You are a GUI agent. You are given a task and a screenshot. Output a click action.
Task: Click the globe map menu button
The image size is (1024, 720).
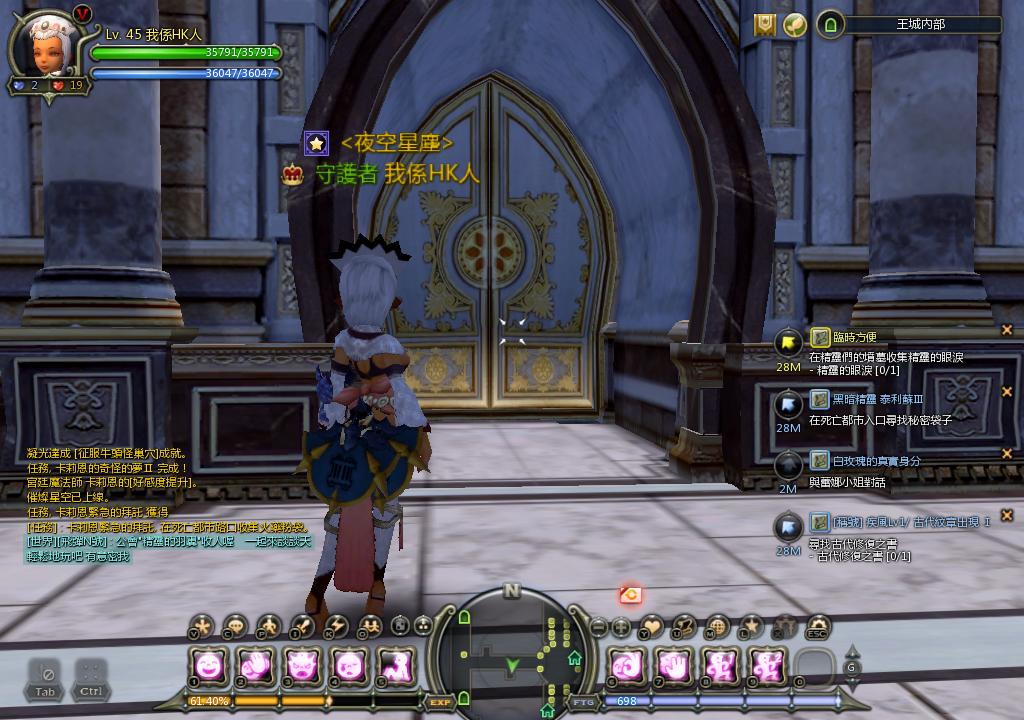pyautogui.click(x=717, y=627)
